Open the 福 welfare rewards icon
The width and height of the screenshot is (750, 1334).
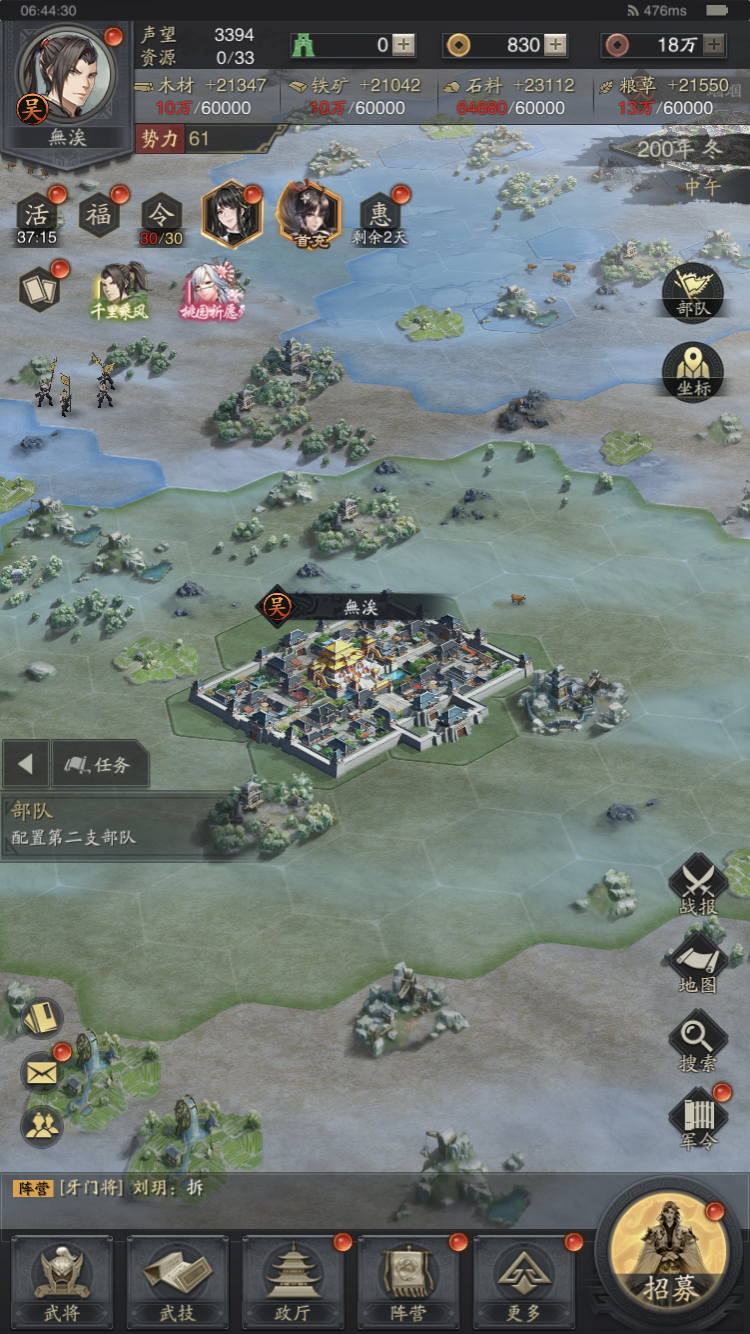point(99,215)
